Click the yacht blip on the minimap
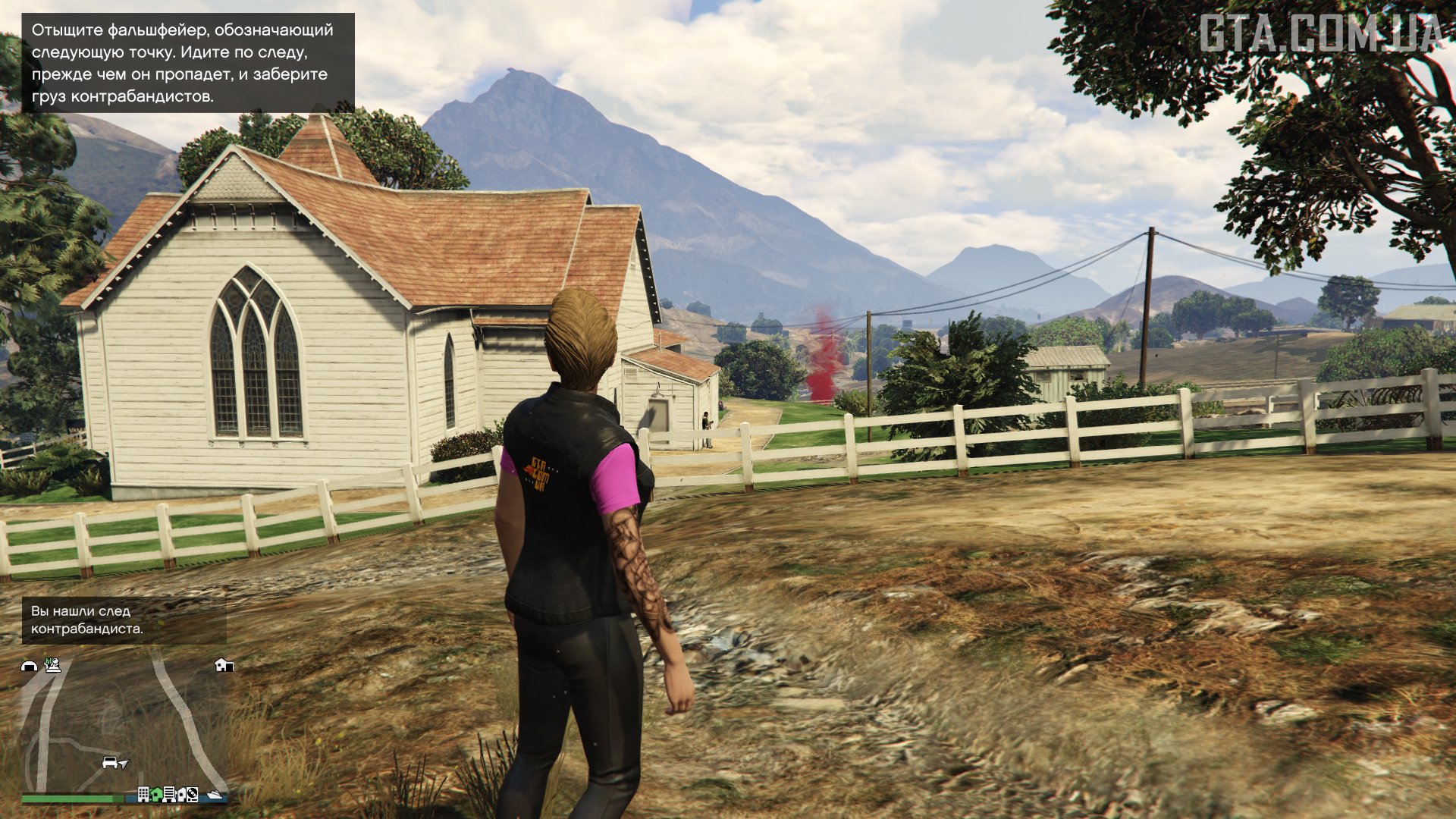 pyautogui.click(x=215, y=794)
